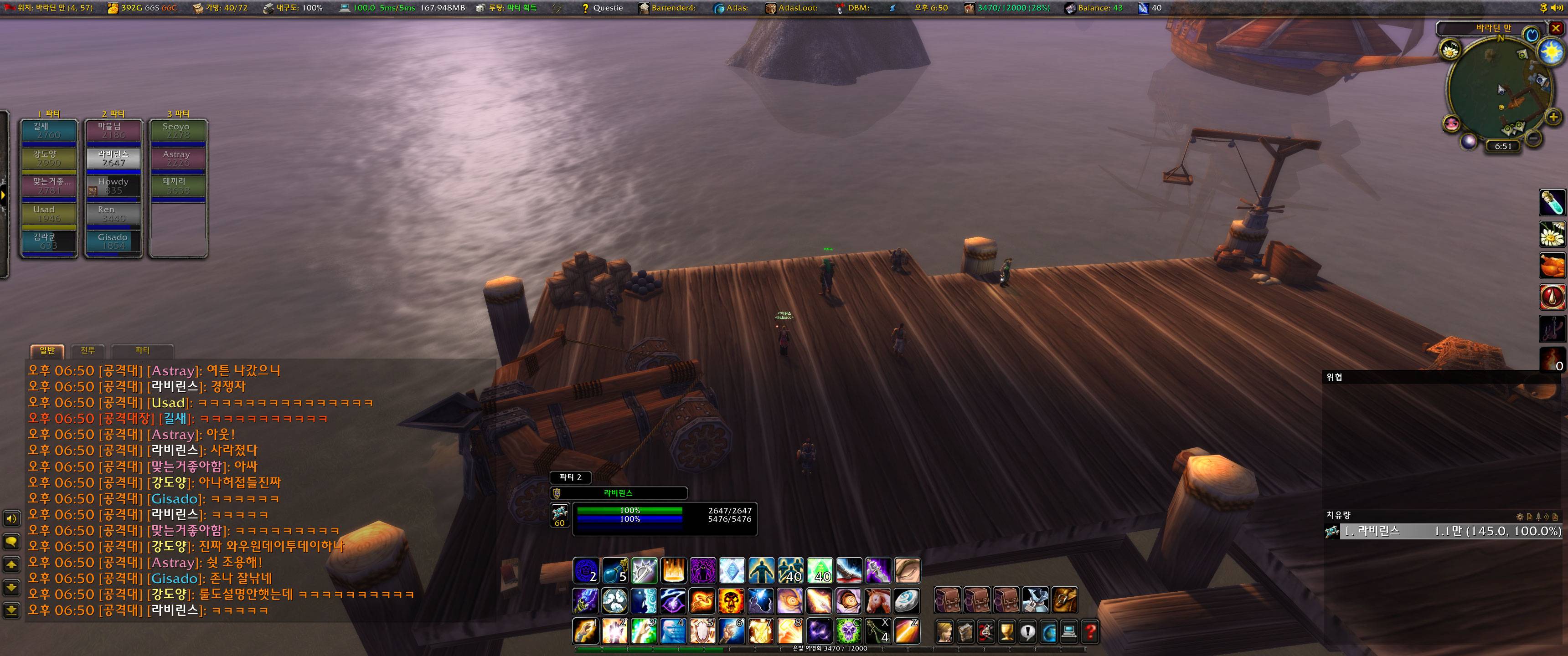Switch to the 전투 chat tab
Viewport: 1568px width, 656px height.
tap(88, 350)
